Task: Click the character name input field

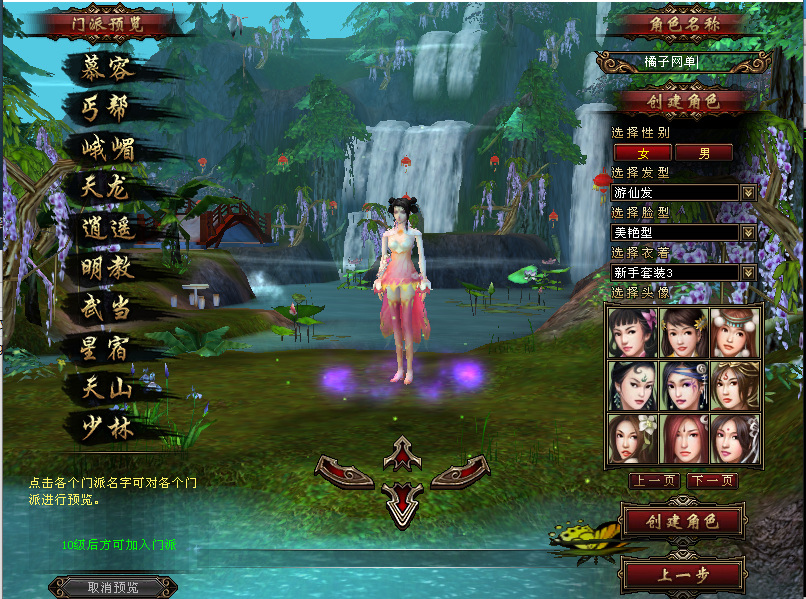Action: tap(683, 63)
